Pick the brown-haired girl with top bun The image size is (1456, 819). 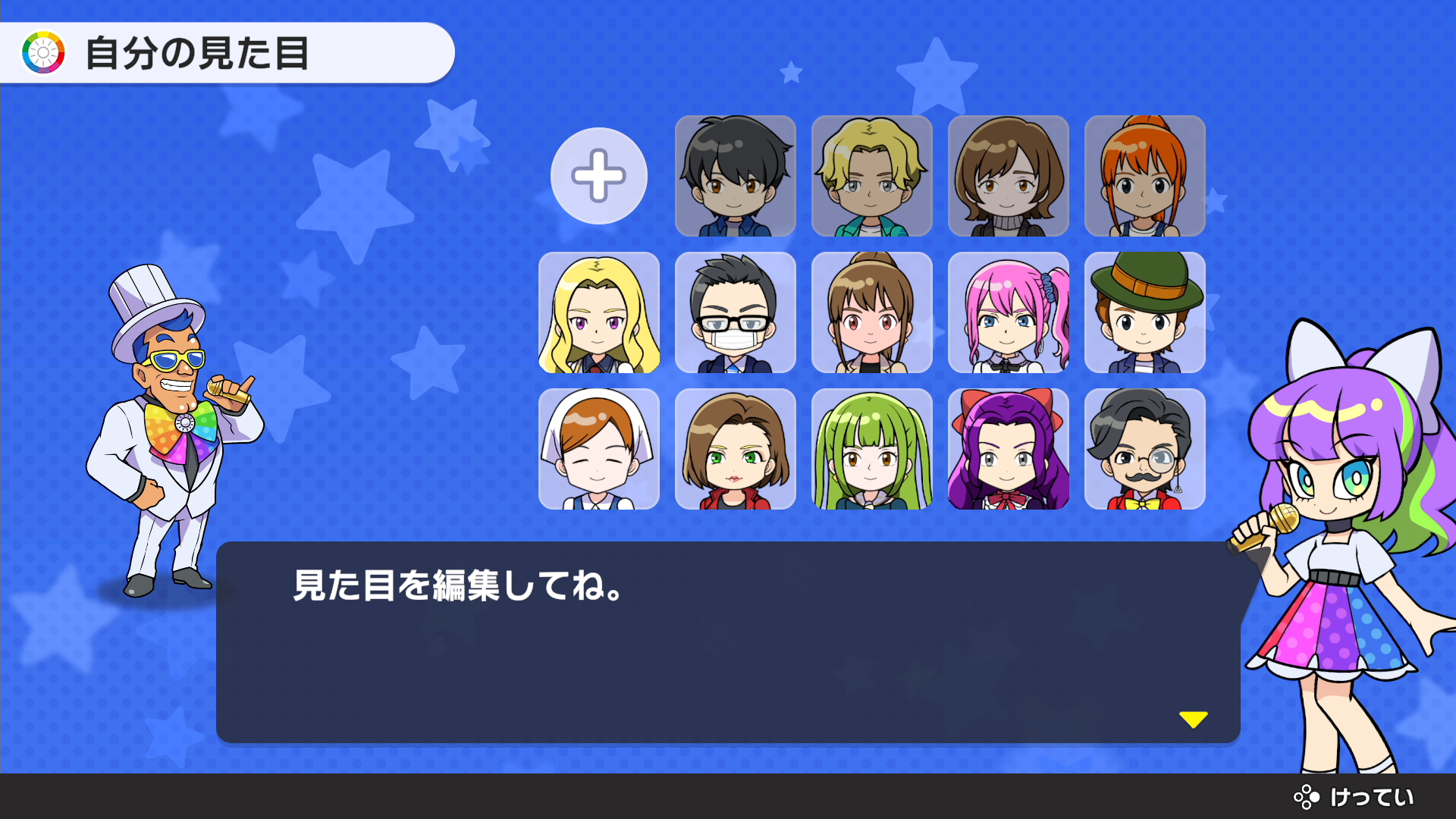(871, 312)
